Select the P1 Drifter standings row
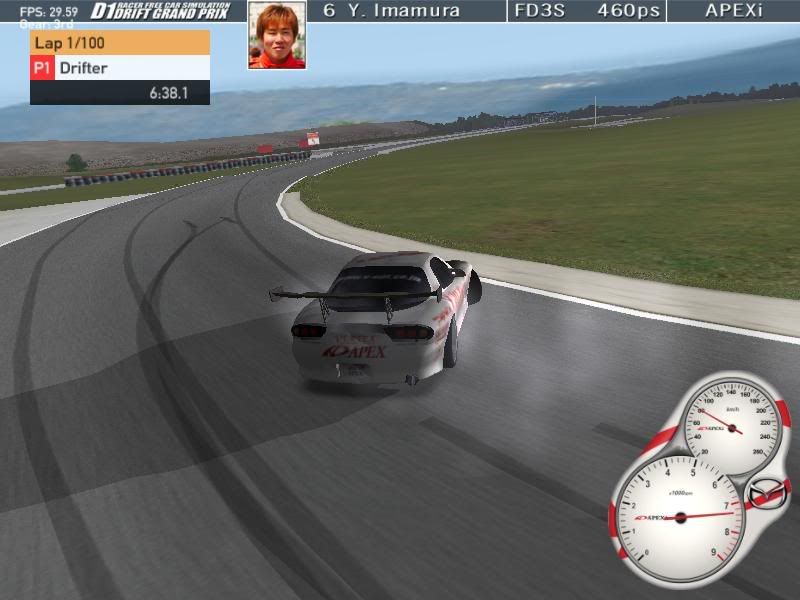 click(120, 68)
